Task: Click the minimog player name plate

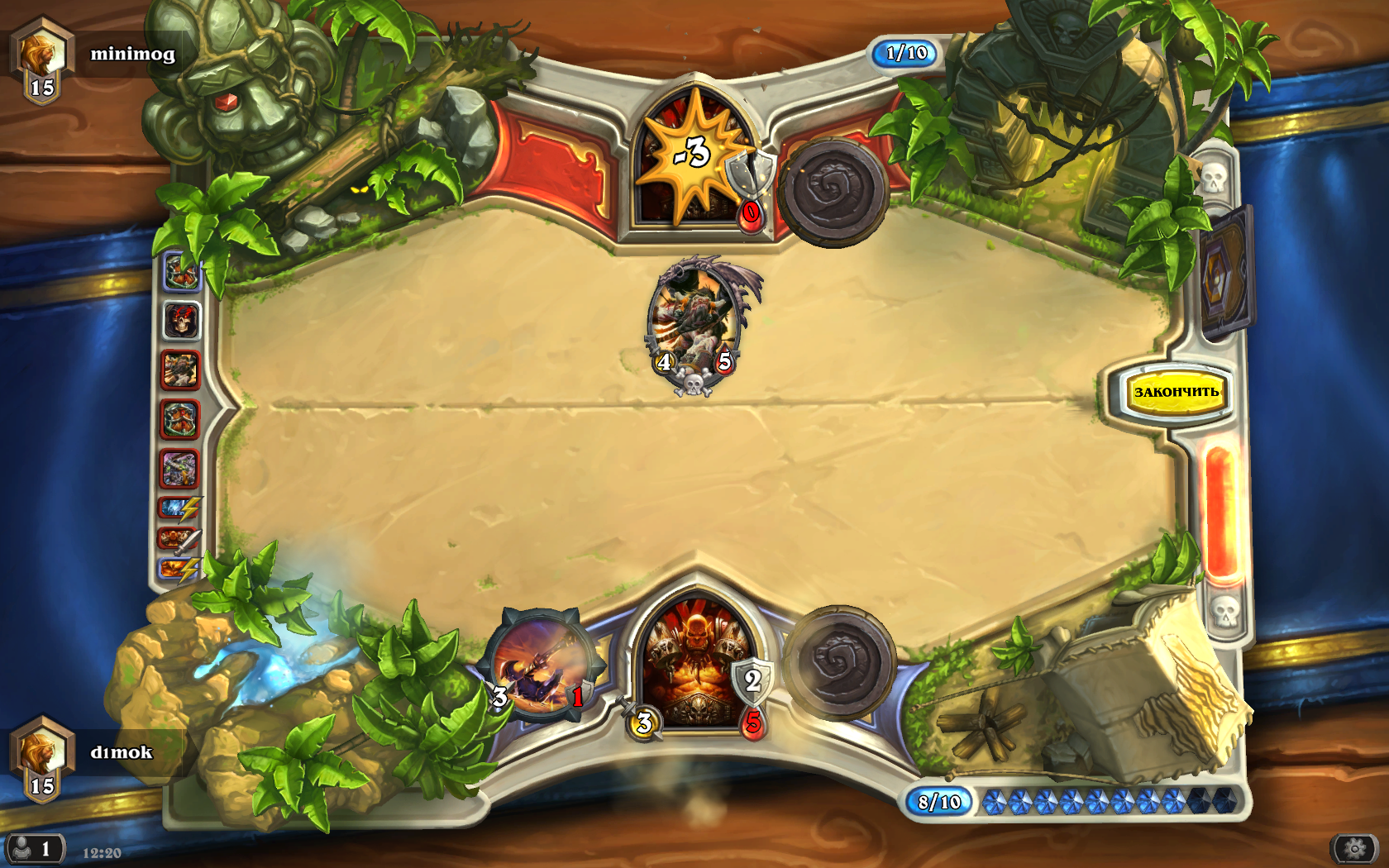Action: point(132,55)
